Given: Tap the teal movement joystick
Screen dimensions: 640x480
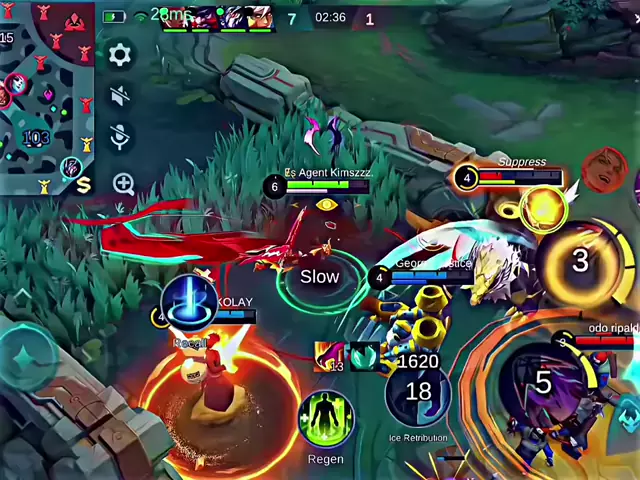Looking at the screenshot, I should tap(28, 357).
